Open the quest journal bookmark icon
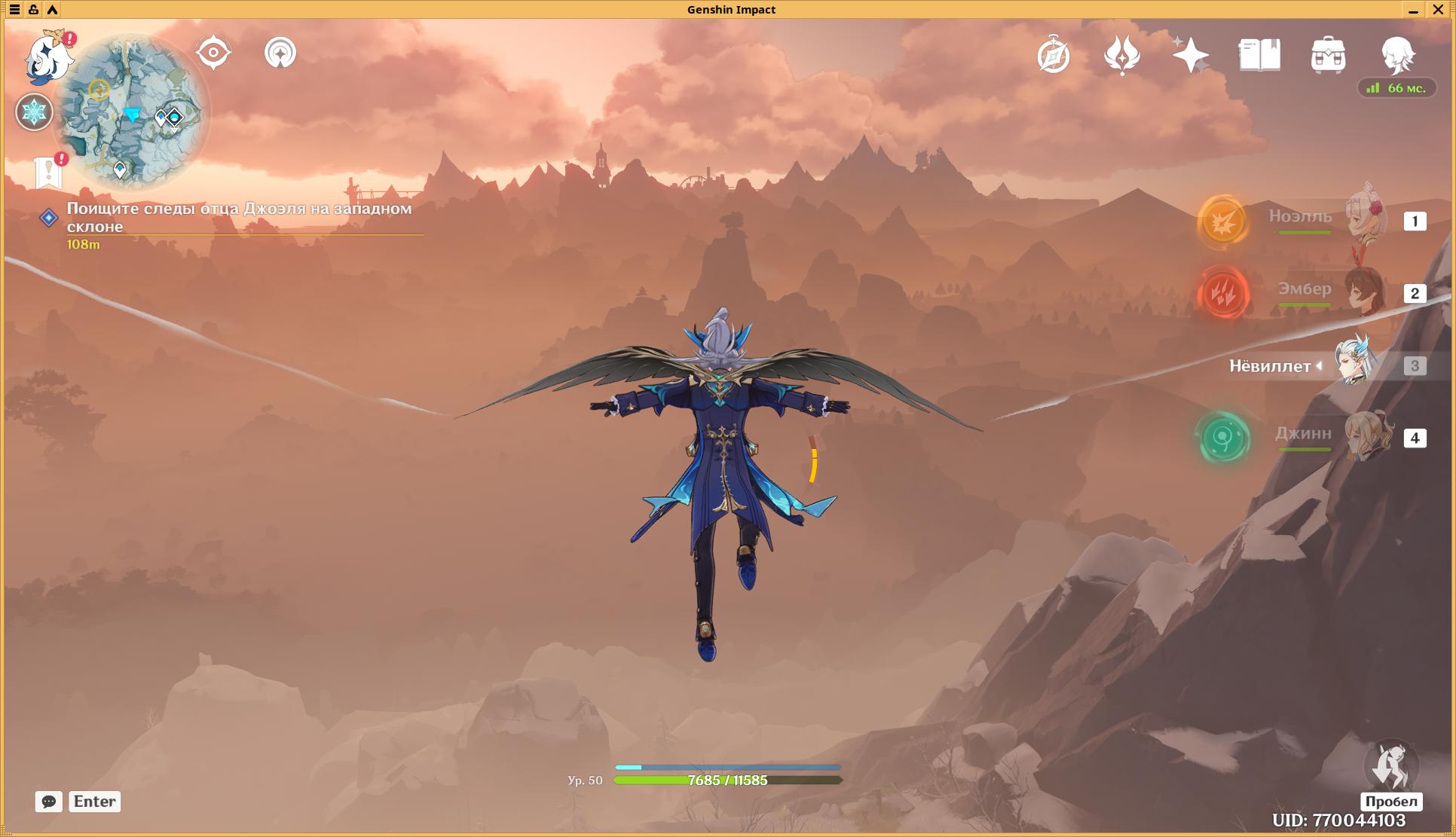 tap(48, 172)
